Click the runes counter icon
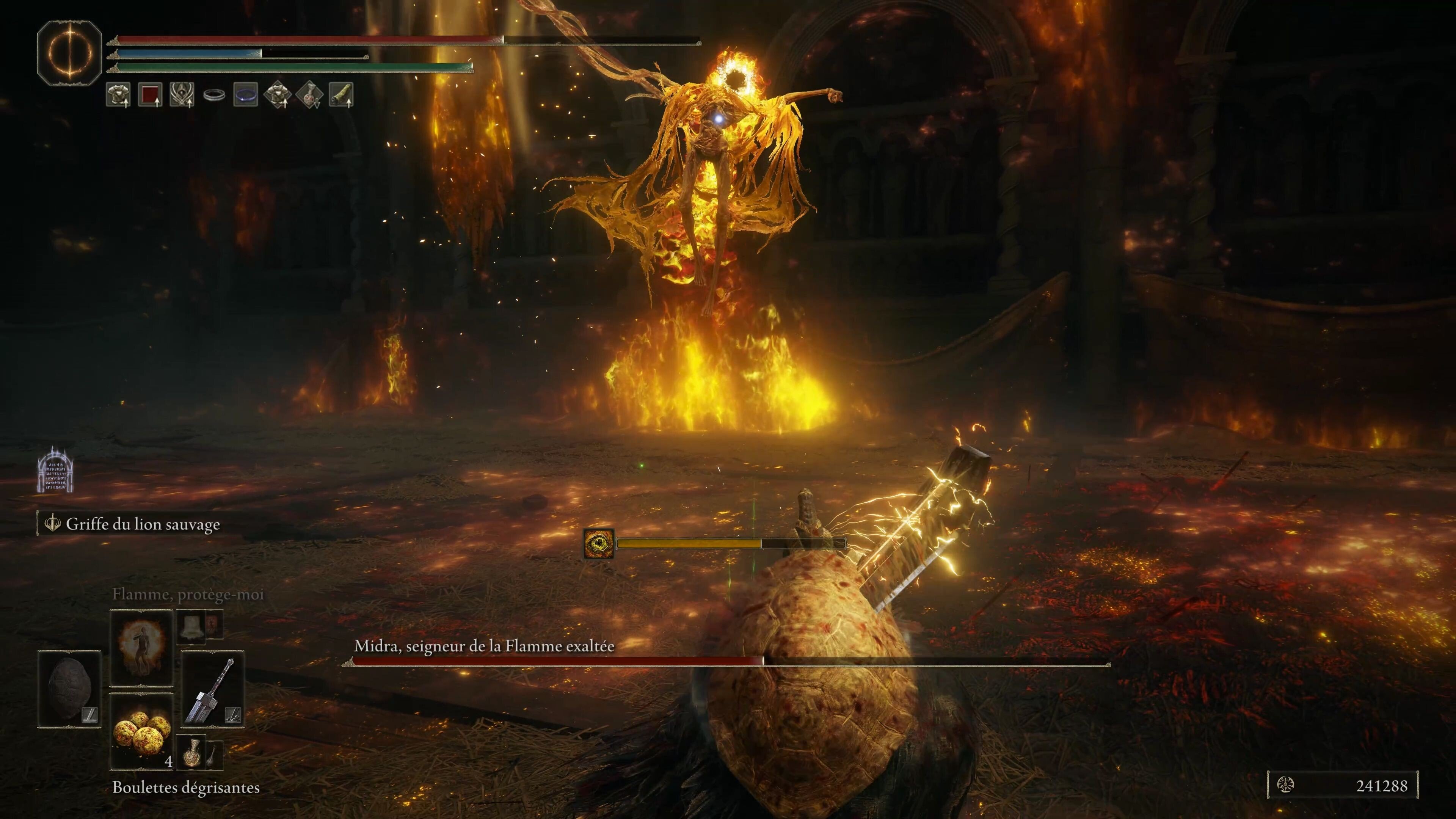The image size is (1456, 819). (x=1286, y=785)
